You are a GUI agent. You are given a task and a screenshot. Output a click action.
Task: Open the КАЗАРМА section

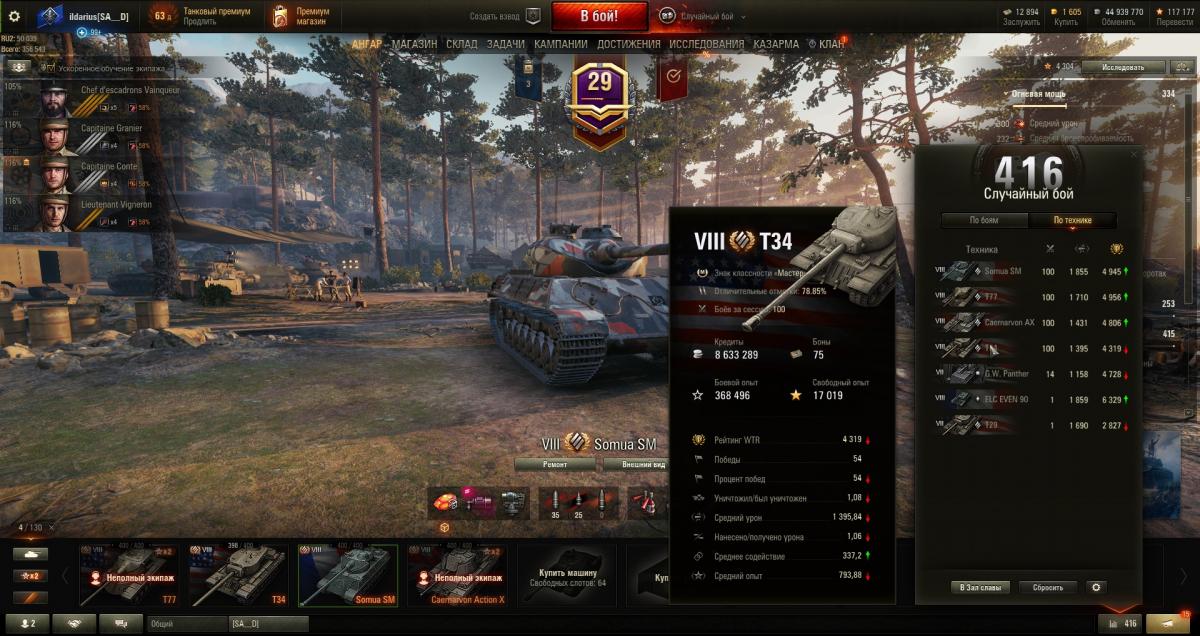coord(776,44)
